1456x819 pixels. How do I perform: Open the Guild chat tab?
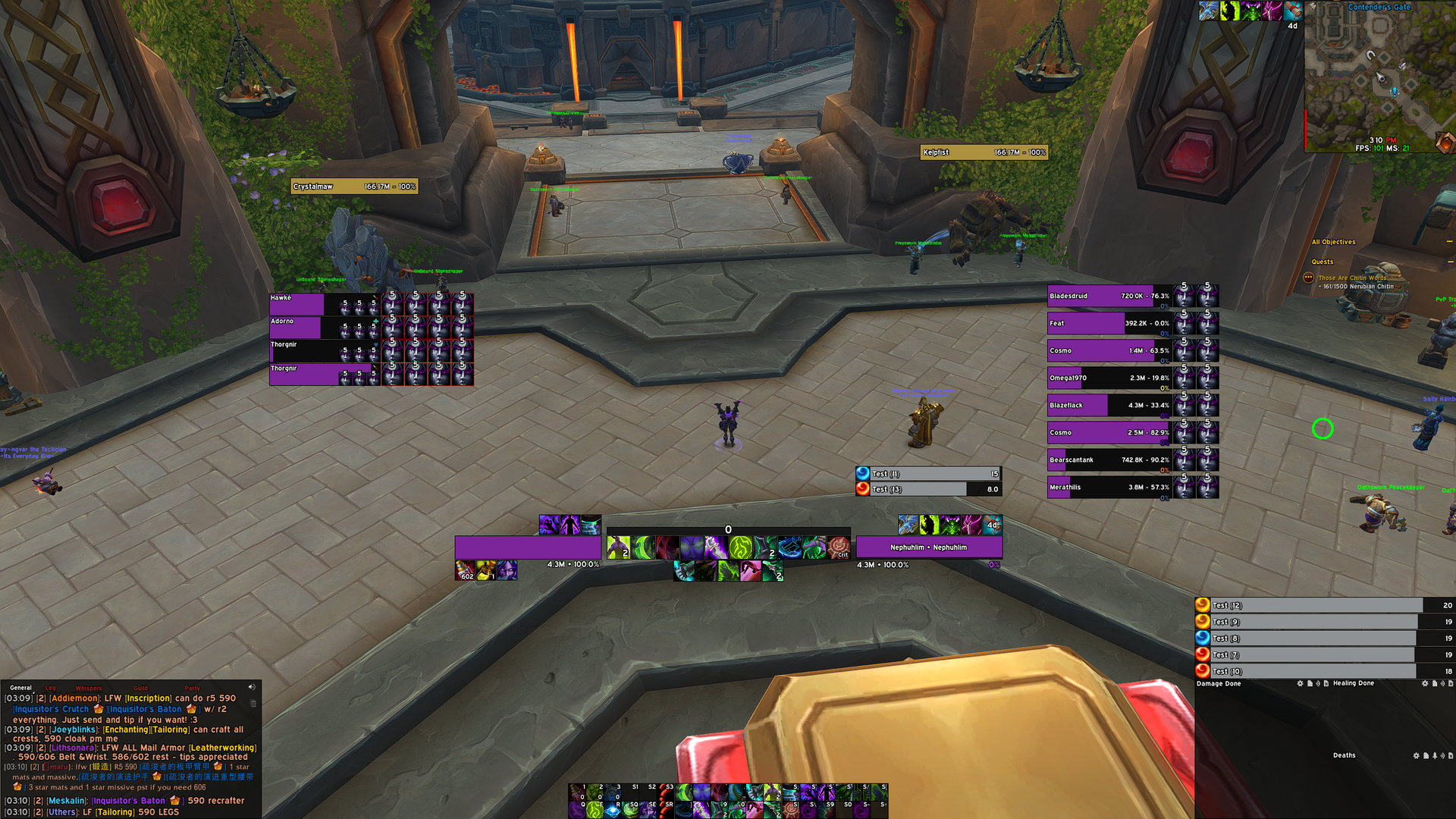coord(141,688)
